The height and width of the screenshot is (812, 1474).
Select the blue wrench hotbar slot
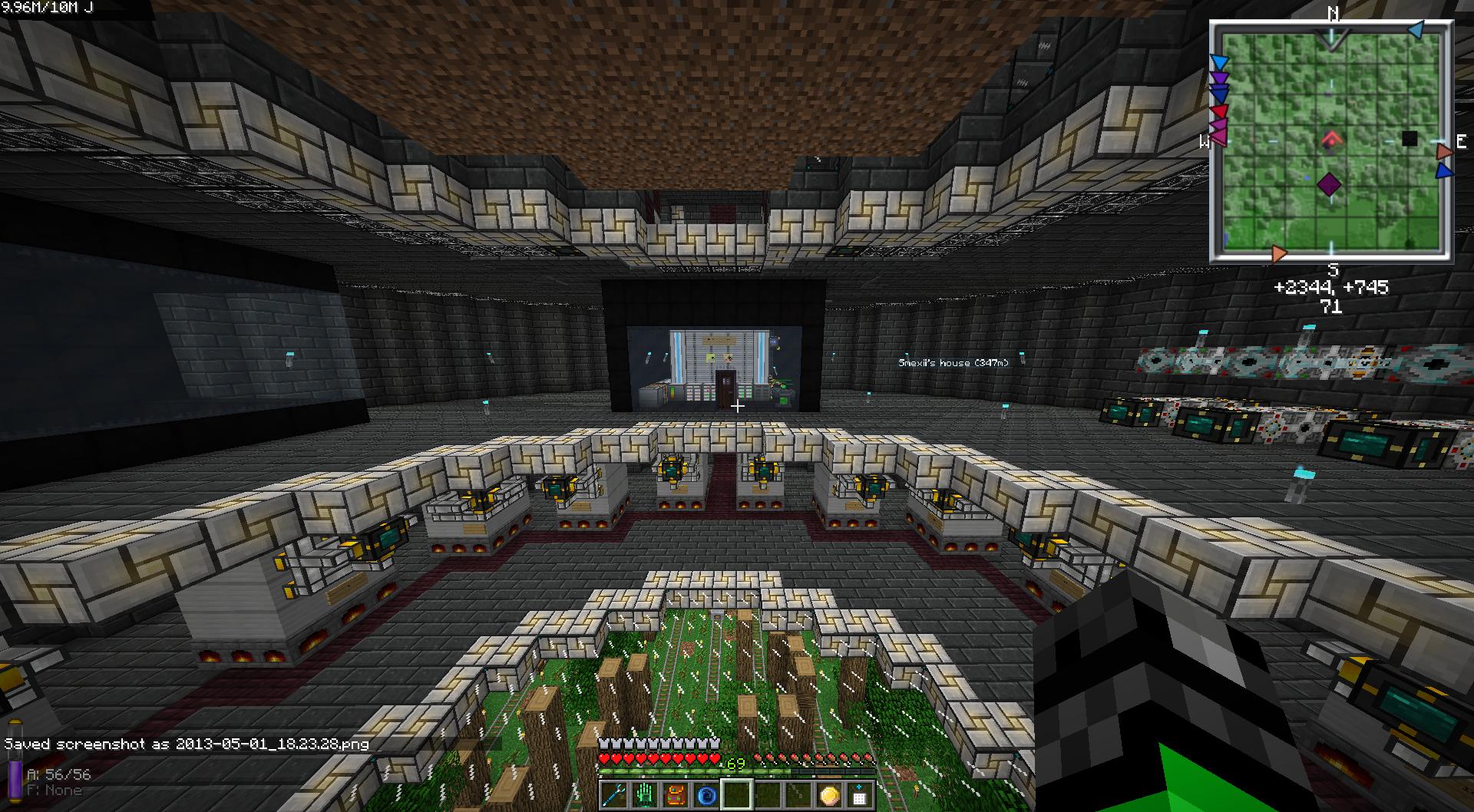615,794
